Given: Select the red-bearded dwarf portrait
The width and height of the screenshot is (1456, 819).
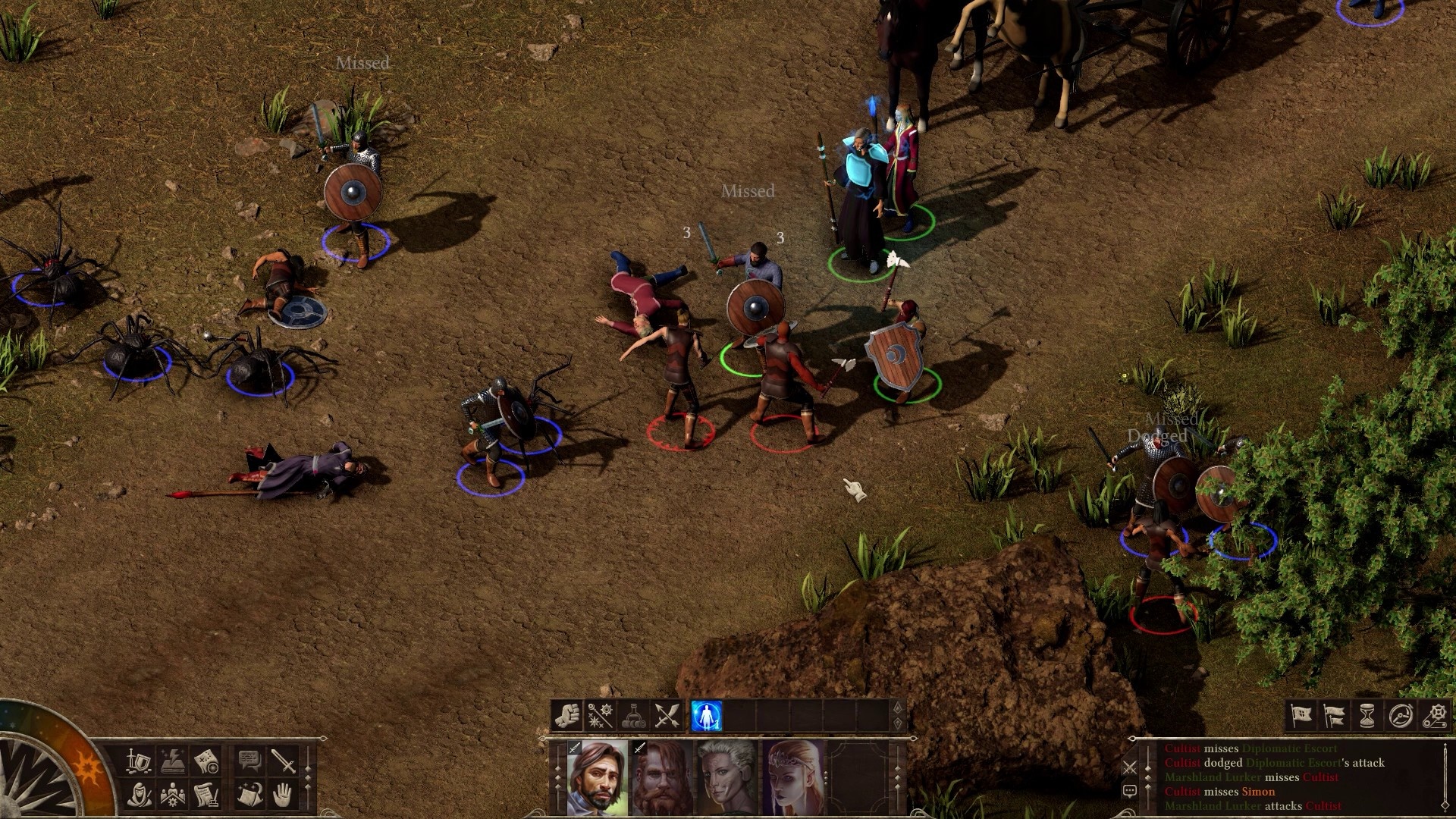Looking at the screenshot, I should tap(663, 778).
